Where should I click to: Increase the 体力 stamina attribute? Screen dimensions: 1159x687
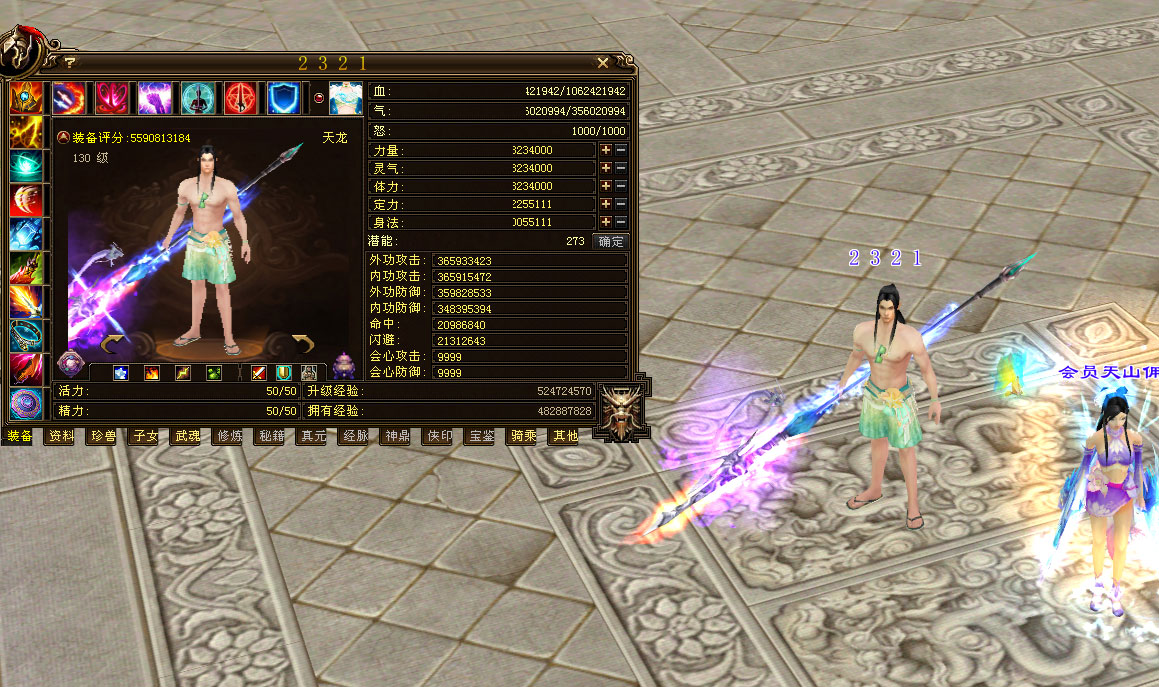605,186
